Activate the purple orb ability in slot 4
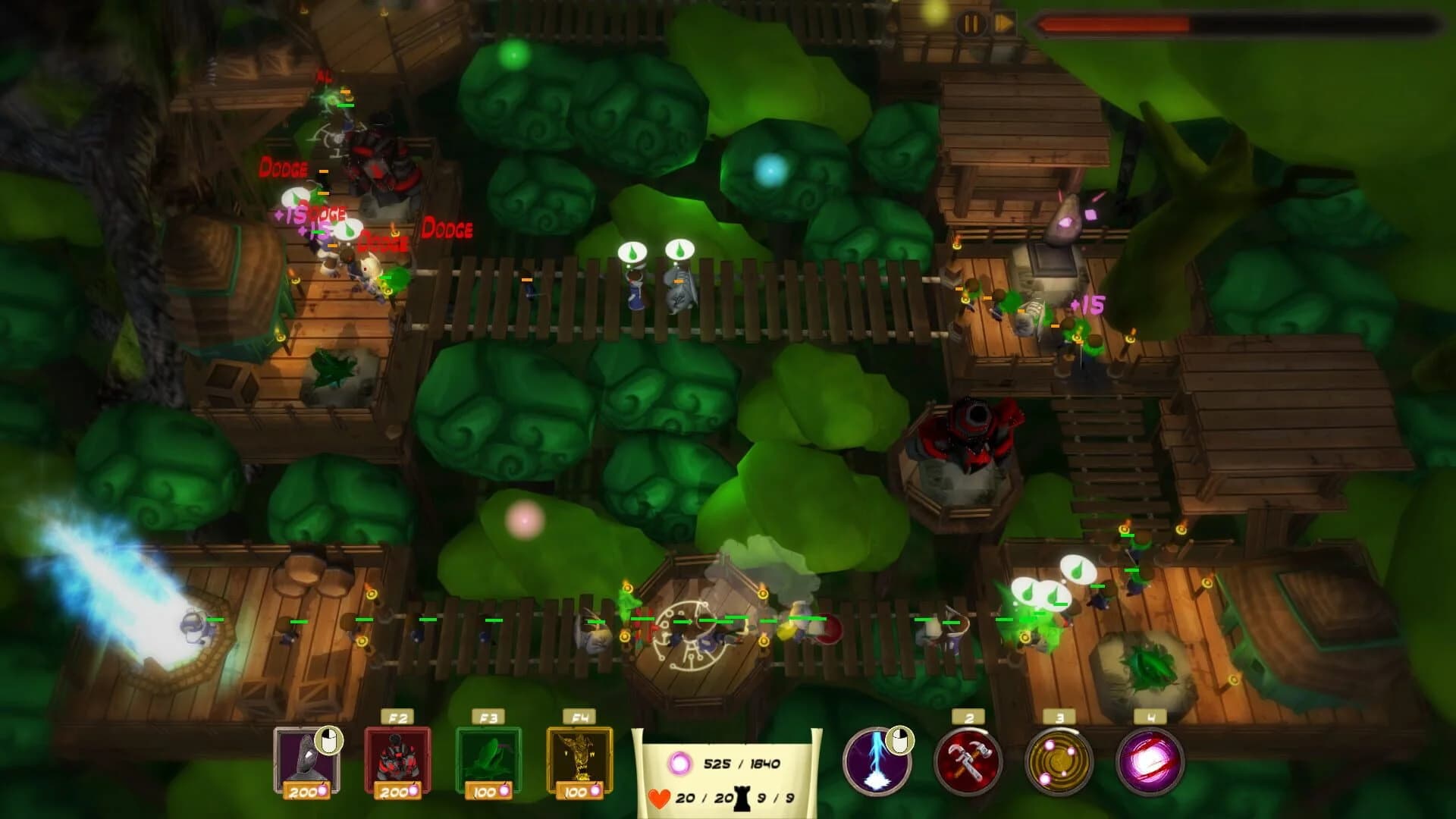 [x=1152, y=762]
